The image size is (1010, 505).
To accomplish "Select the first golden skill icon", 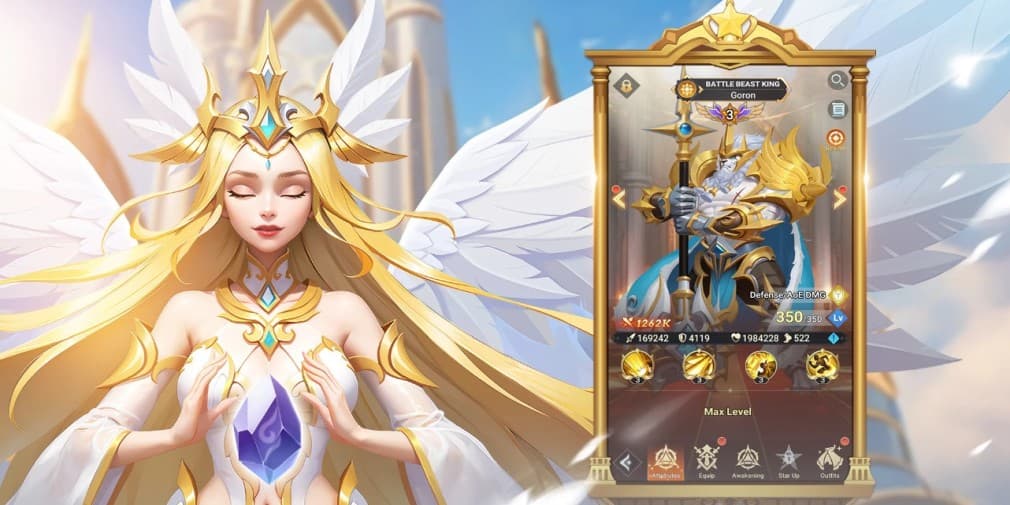I will coord(637,367).
